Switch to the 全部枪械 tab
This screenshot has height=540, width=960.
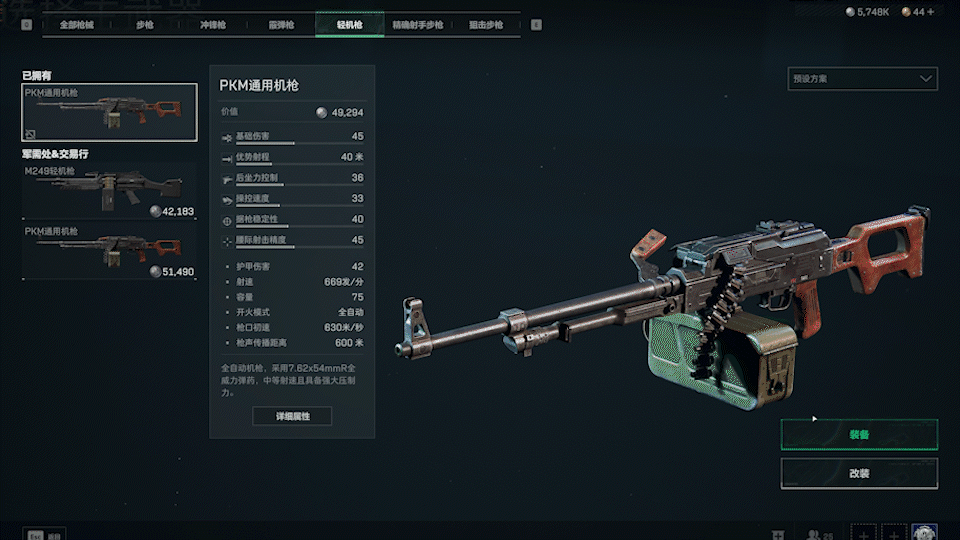click(x=76, y=24)
